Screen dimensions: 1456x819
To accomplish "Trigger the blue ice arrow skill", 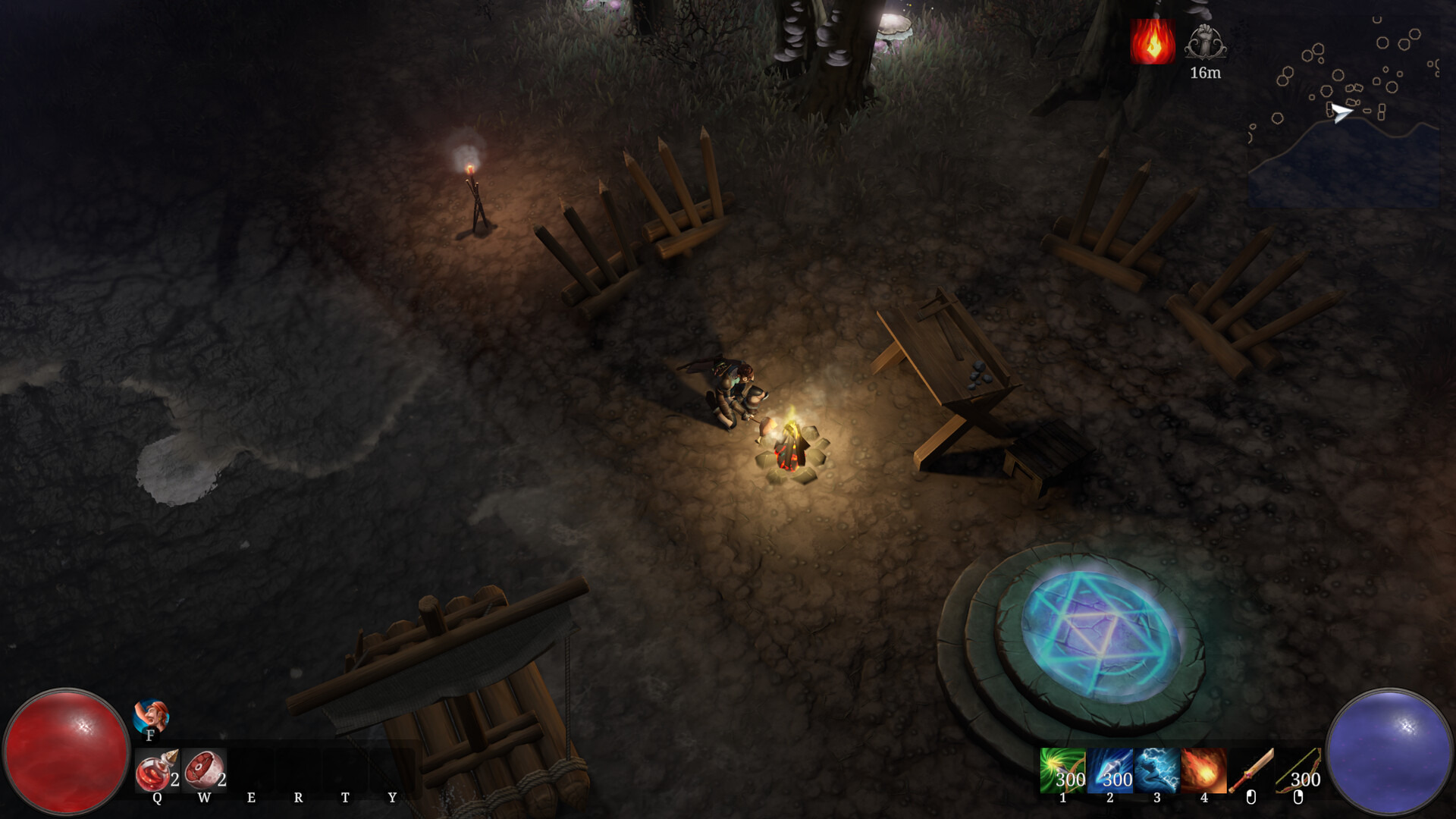I will tap(1109, 770).
